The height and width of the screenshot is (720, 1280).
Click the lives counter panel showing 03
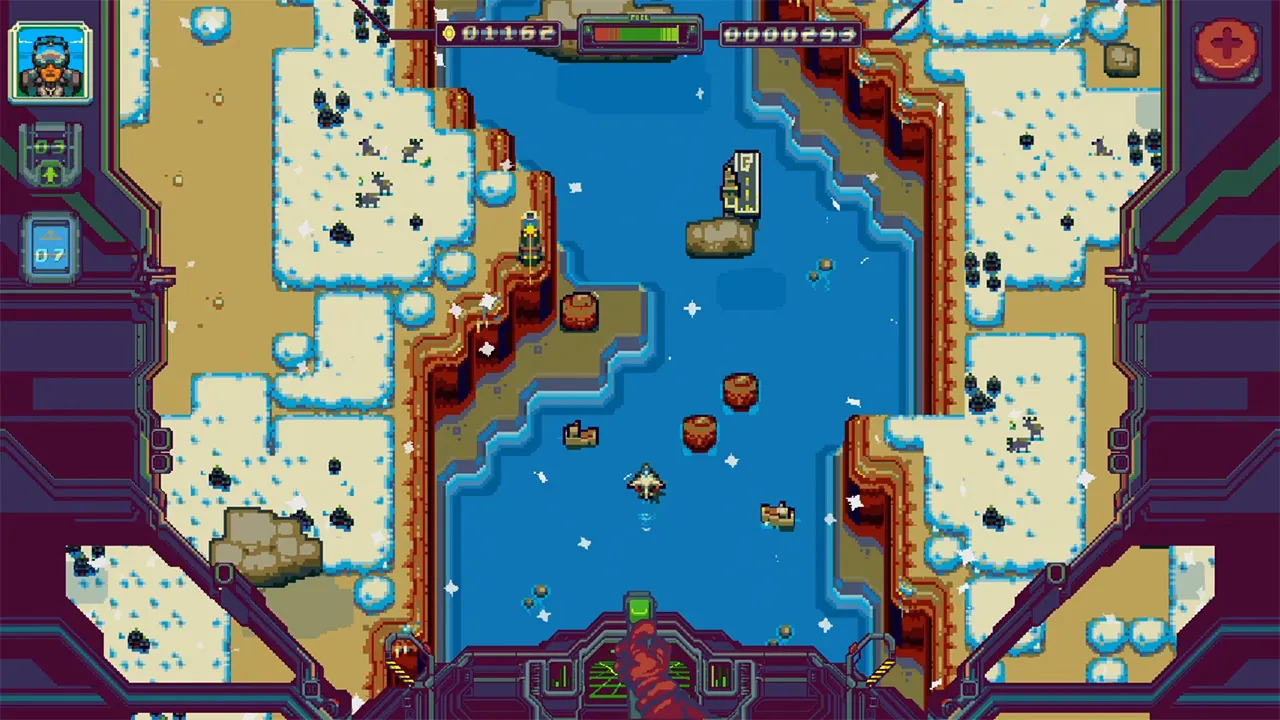(50, 148)
